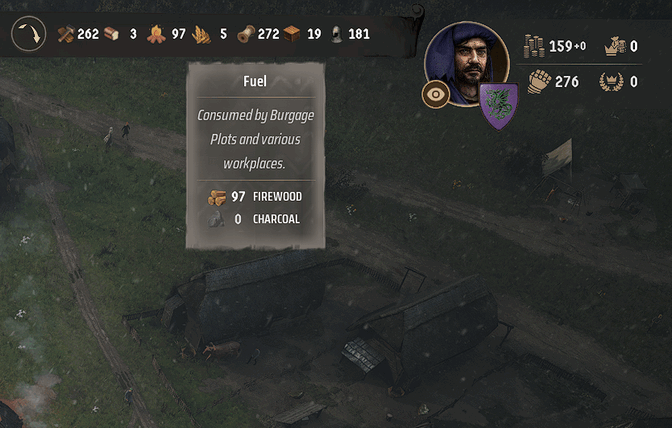The image size is (672, 428).
Task: Select the fuel campfire resource icon
Action: coord(156,34)
